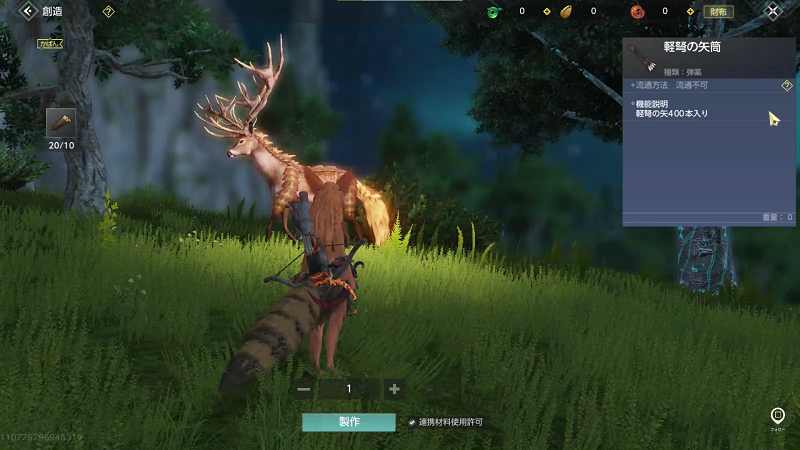Select the かばん bag tag
Screen dimensions: 800x450
click(x=52, y=44)
